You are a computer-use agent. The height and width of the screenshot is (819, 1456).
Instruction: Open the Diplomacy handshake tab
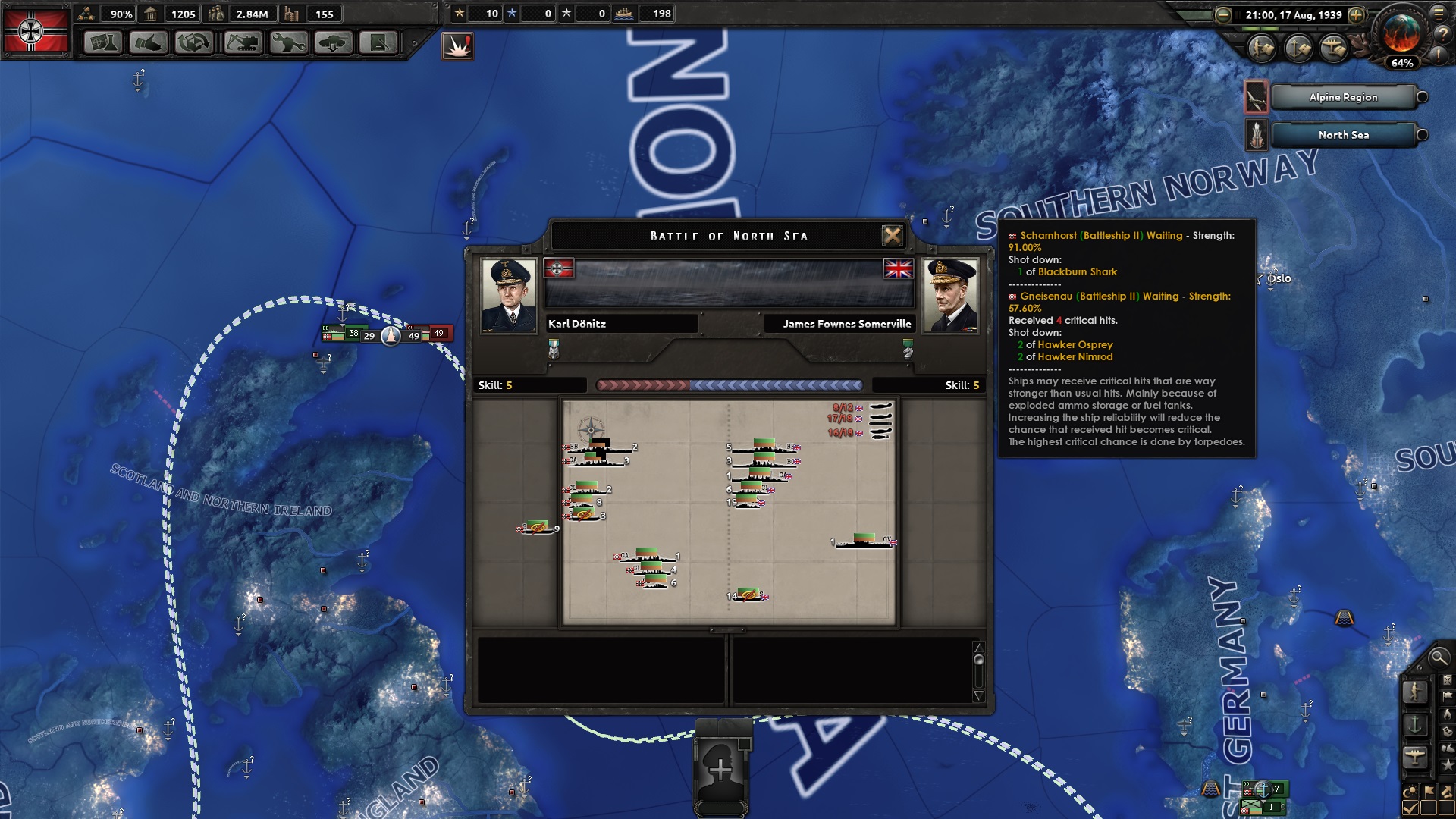pyautogui.click(x=149, y=42)
